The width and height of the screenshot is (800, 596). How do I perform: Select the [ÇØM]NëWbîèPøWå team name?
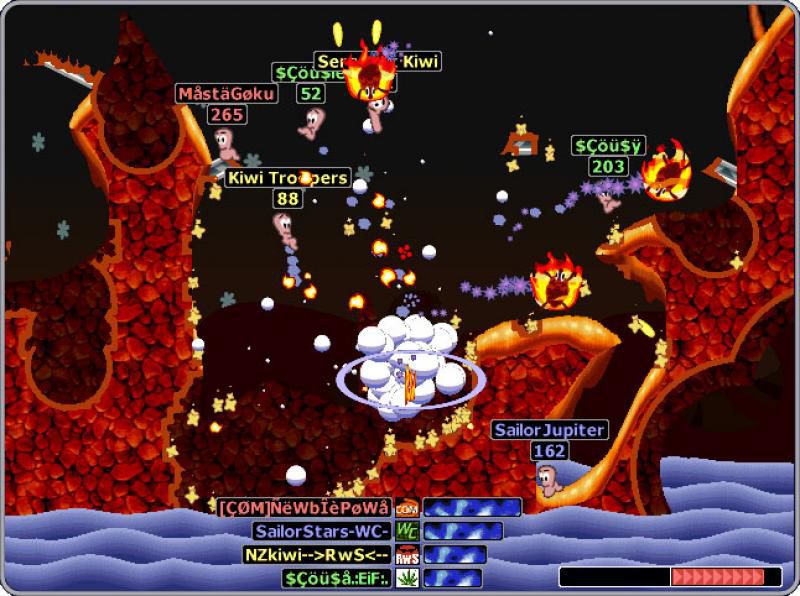pos(304,507)
